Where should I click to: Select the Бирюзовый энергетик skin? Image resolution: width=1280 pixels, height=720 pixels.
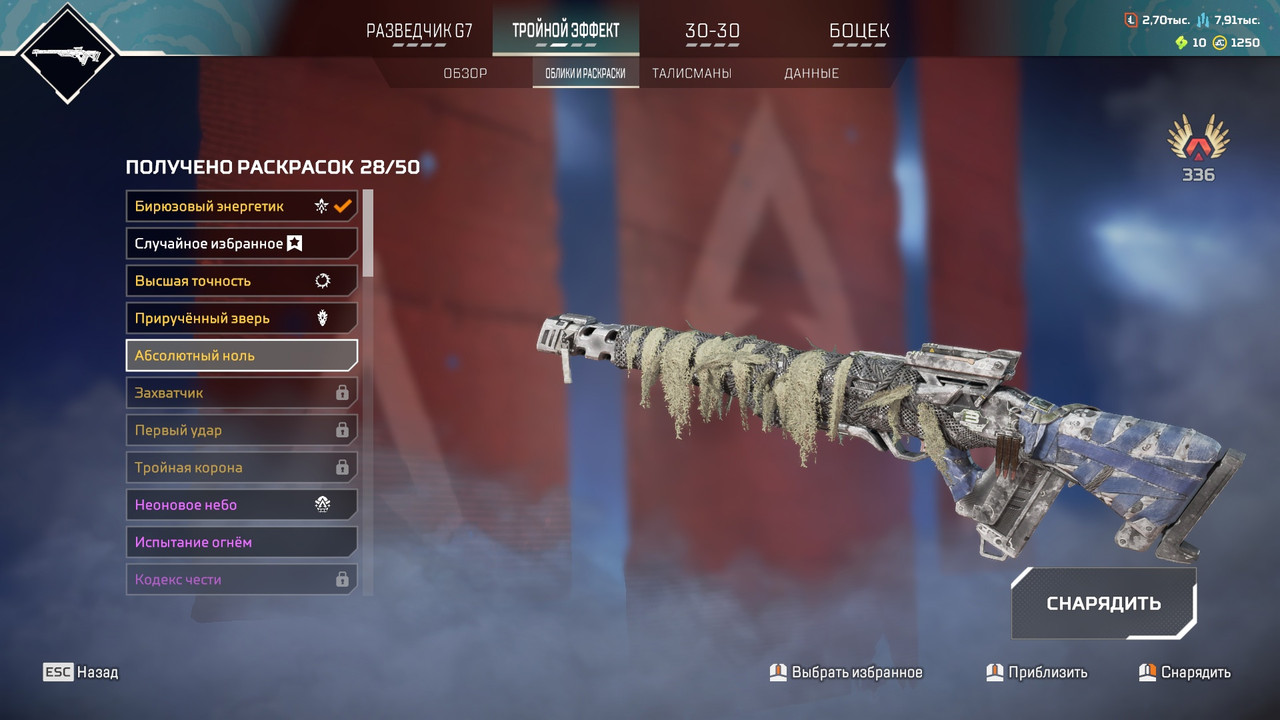[241, 206]
